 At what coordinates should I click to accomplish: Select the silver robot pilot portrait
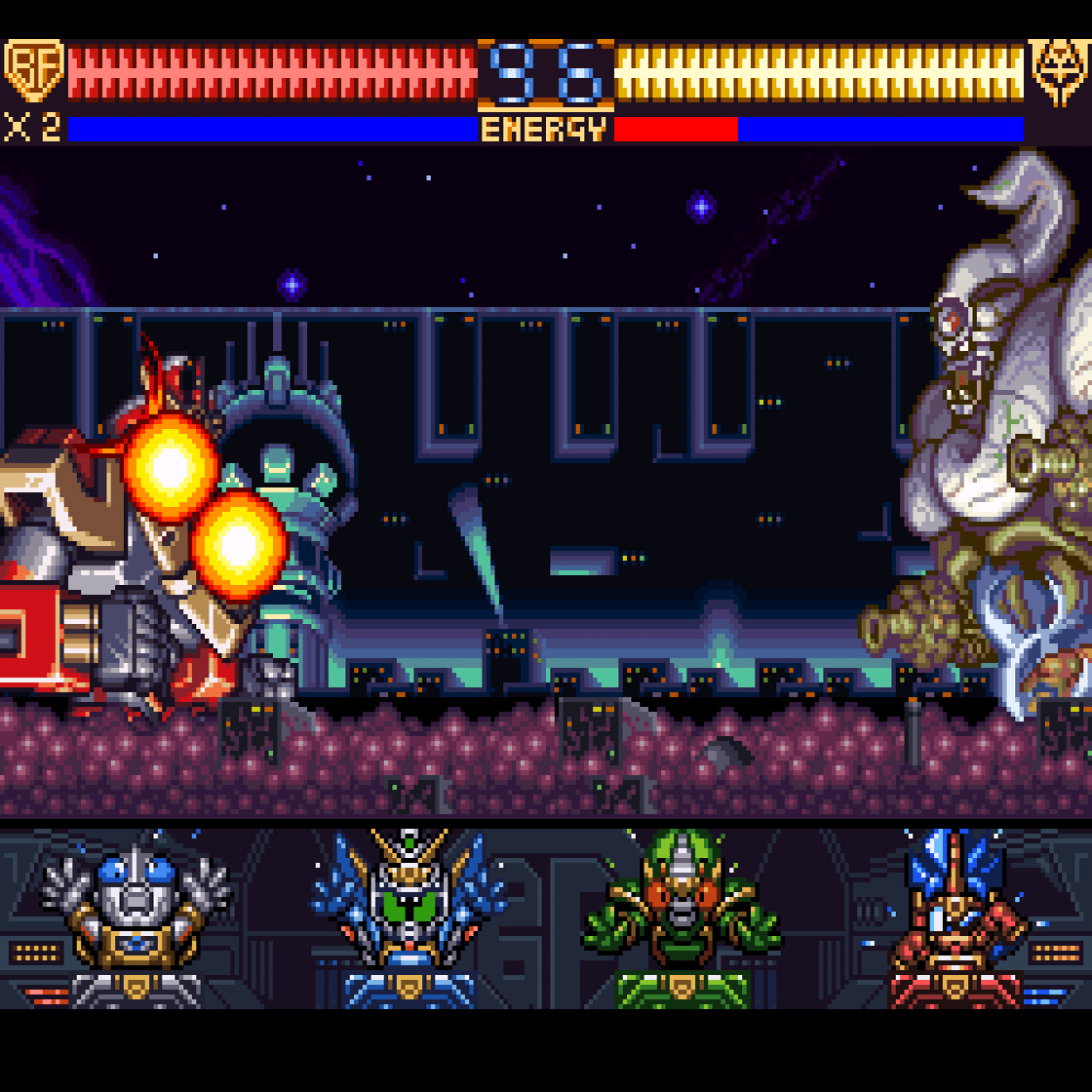coord(136,916)
